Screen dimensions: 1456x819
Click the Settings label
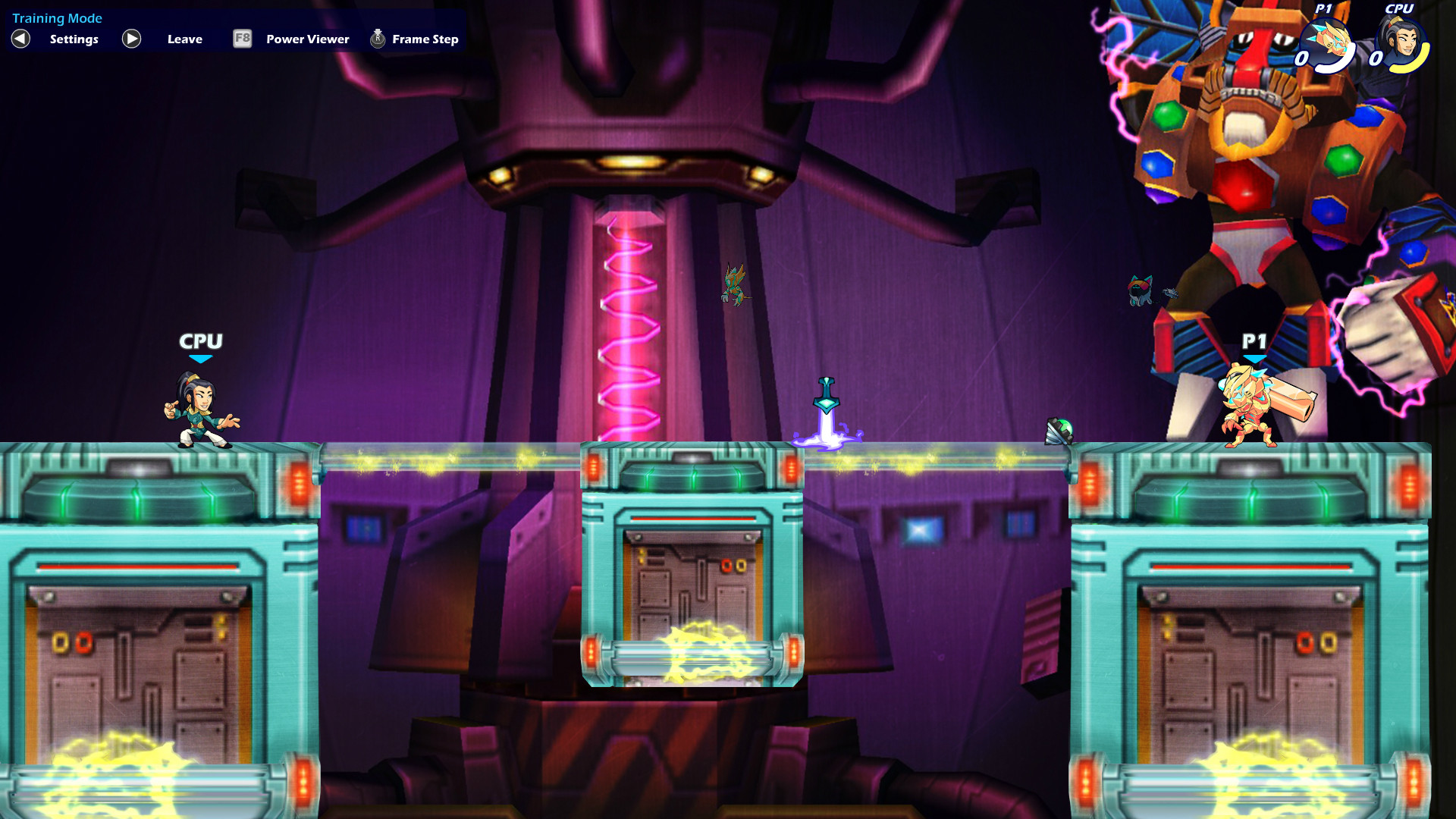click(73, 39)
